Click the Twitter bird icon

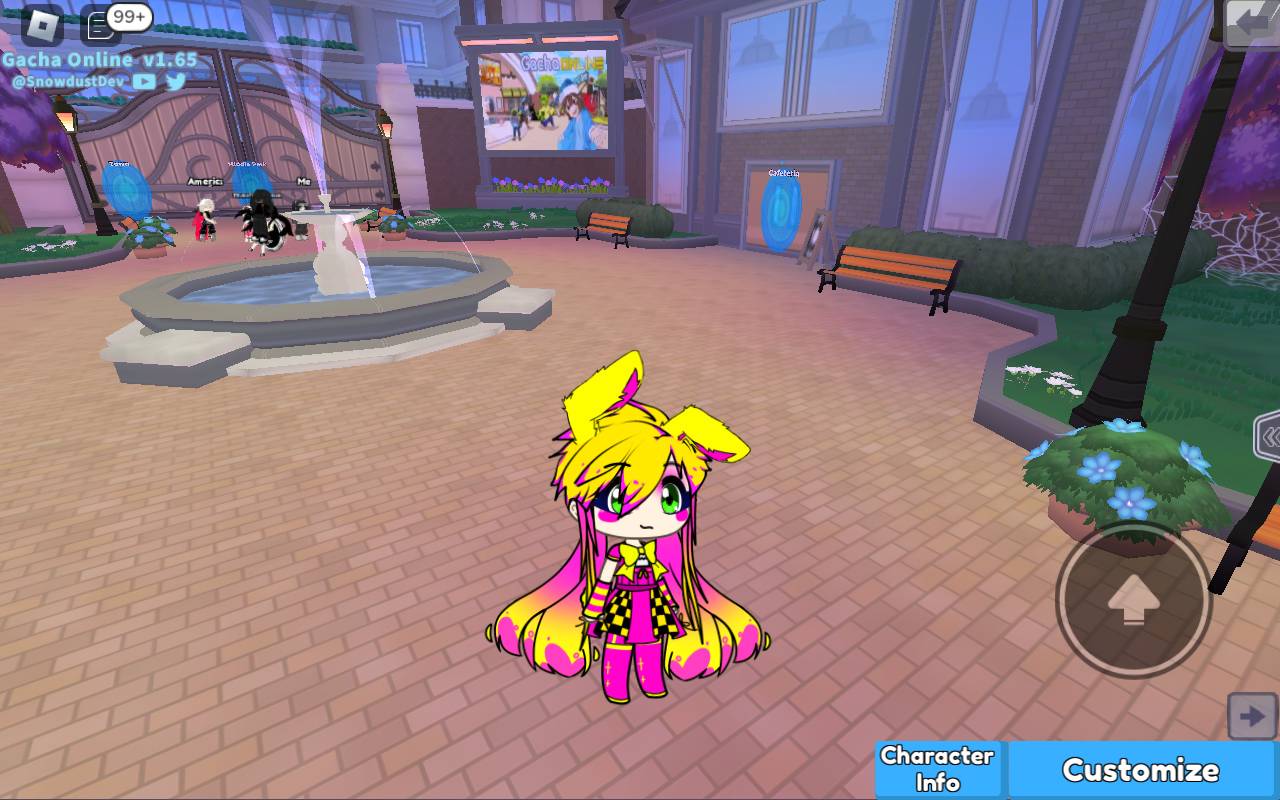[x=175, y=81]
